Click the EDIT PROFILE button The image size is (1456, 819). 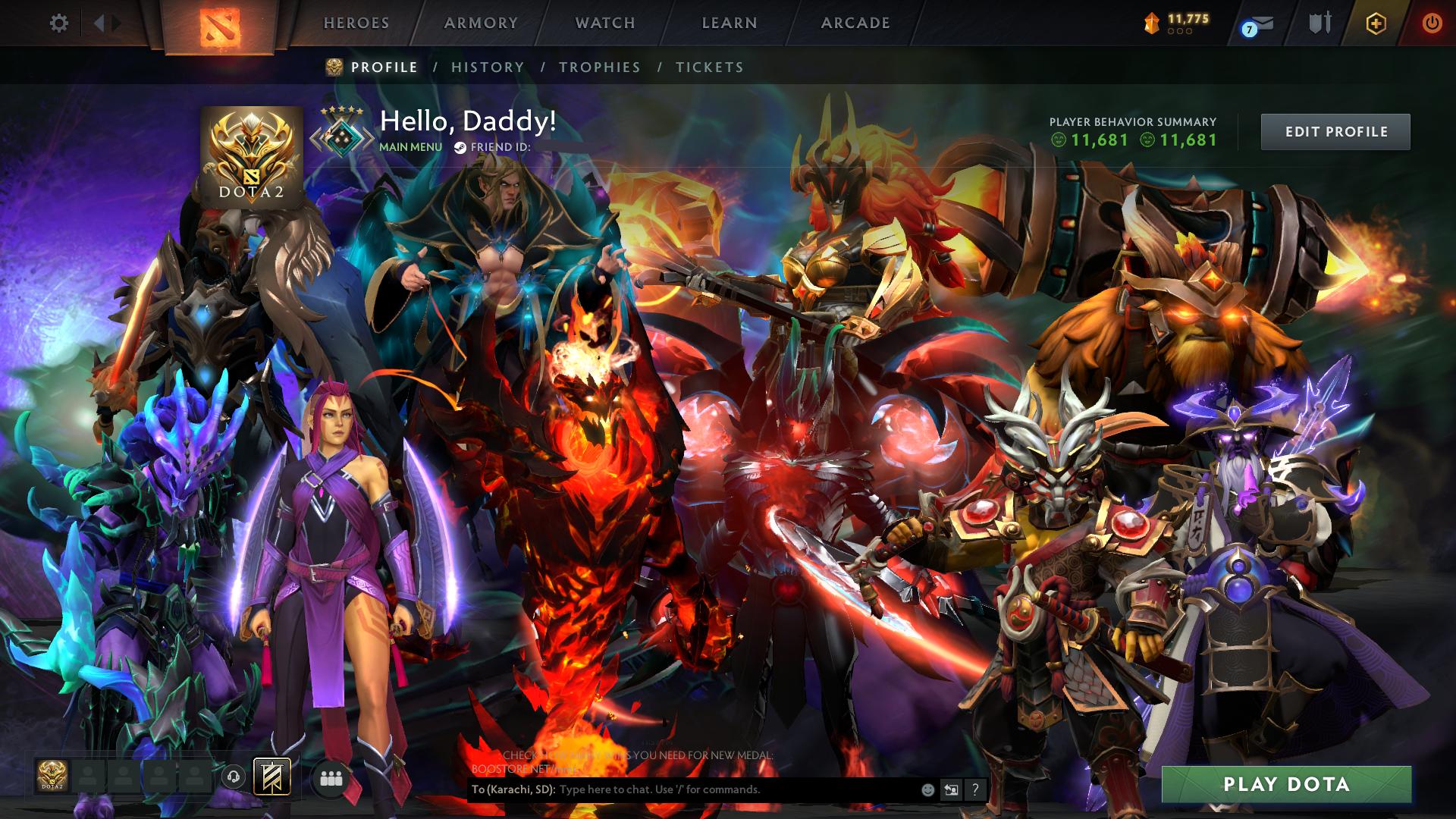pyautogui.click(x=1335, y=130)
